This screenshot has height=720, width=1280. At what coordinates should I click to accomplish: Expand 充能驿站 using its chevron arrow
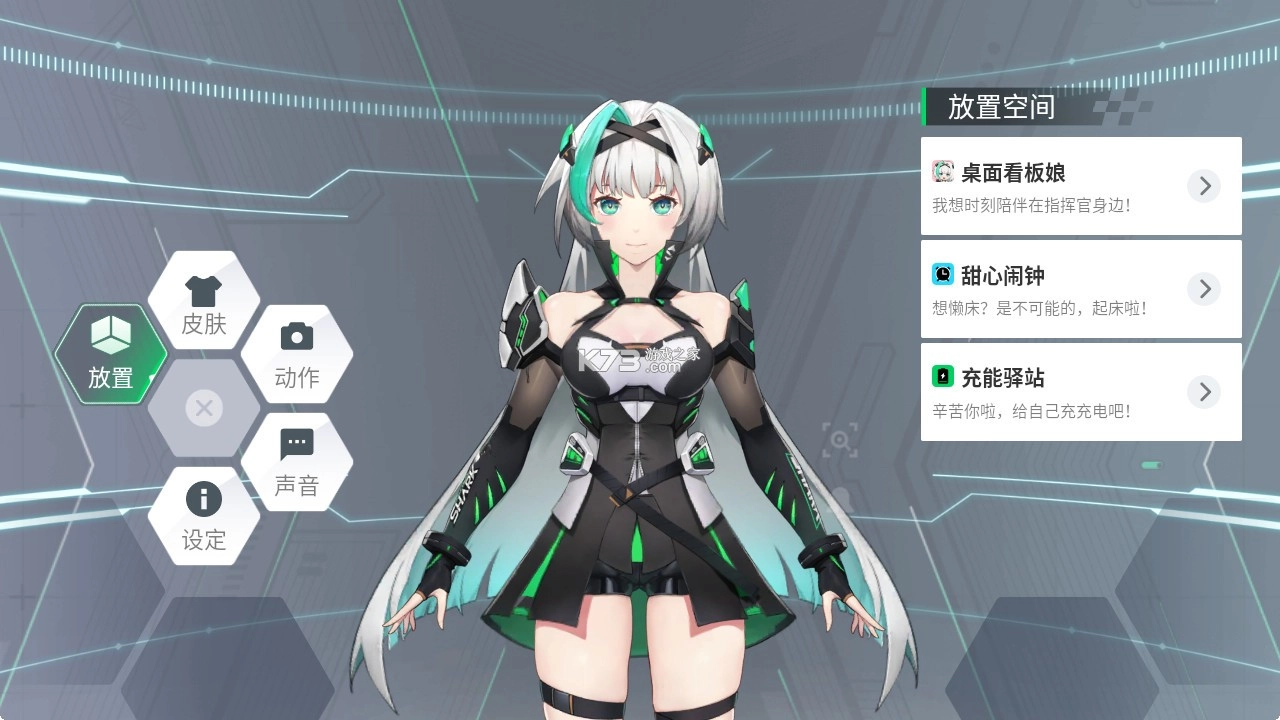1204,392
